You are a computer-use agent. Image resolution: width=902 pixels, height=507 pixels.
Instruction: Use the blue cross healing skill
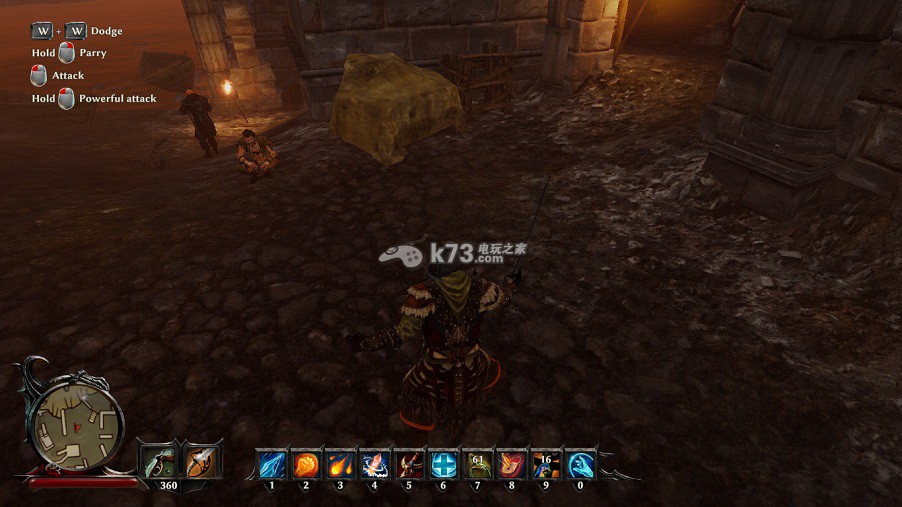coord(442,464)
